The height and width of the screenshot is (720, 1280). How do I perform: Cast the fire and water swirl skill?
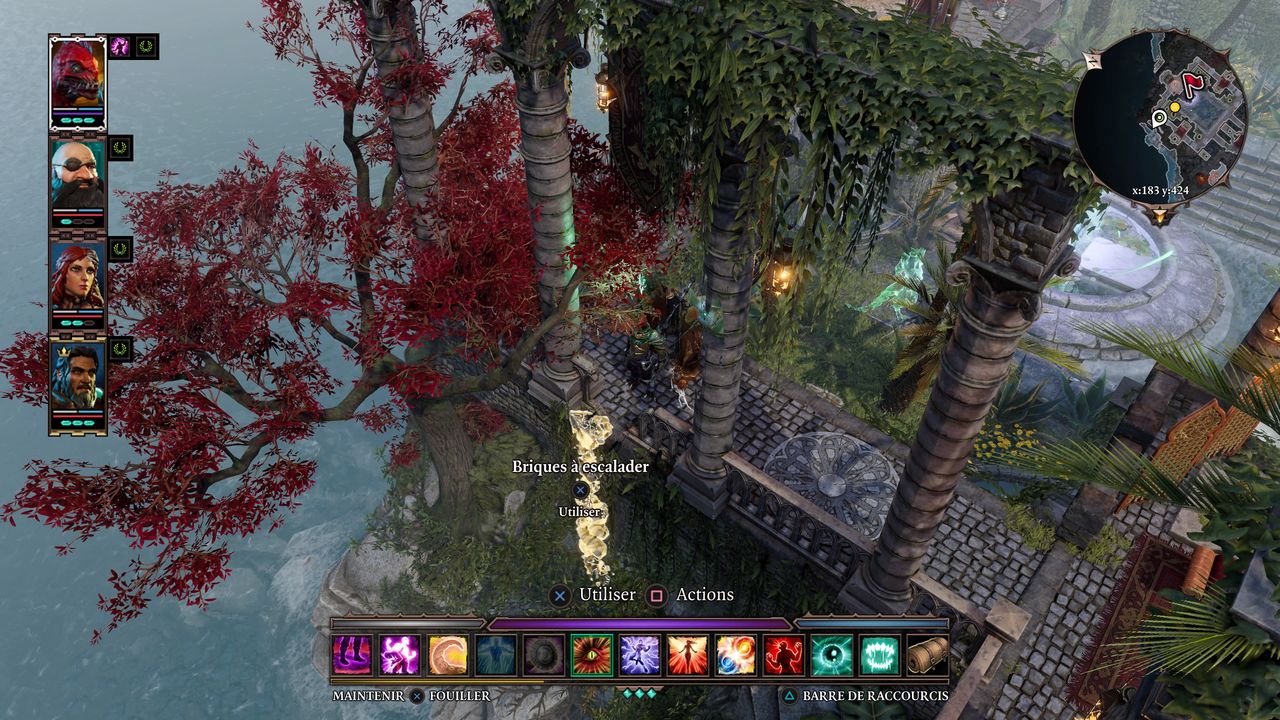[x=736, y=655]
